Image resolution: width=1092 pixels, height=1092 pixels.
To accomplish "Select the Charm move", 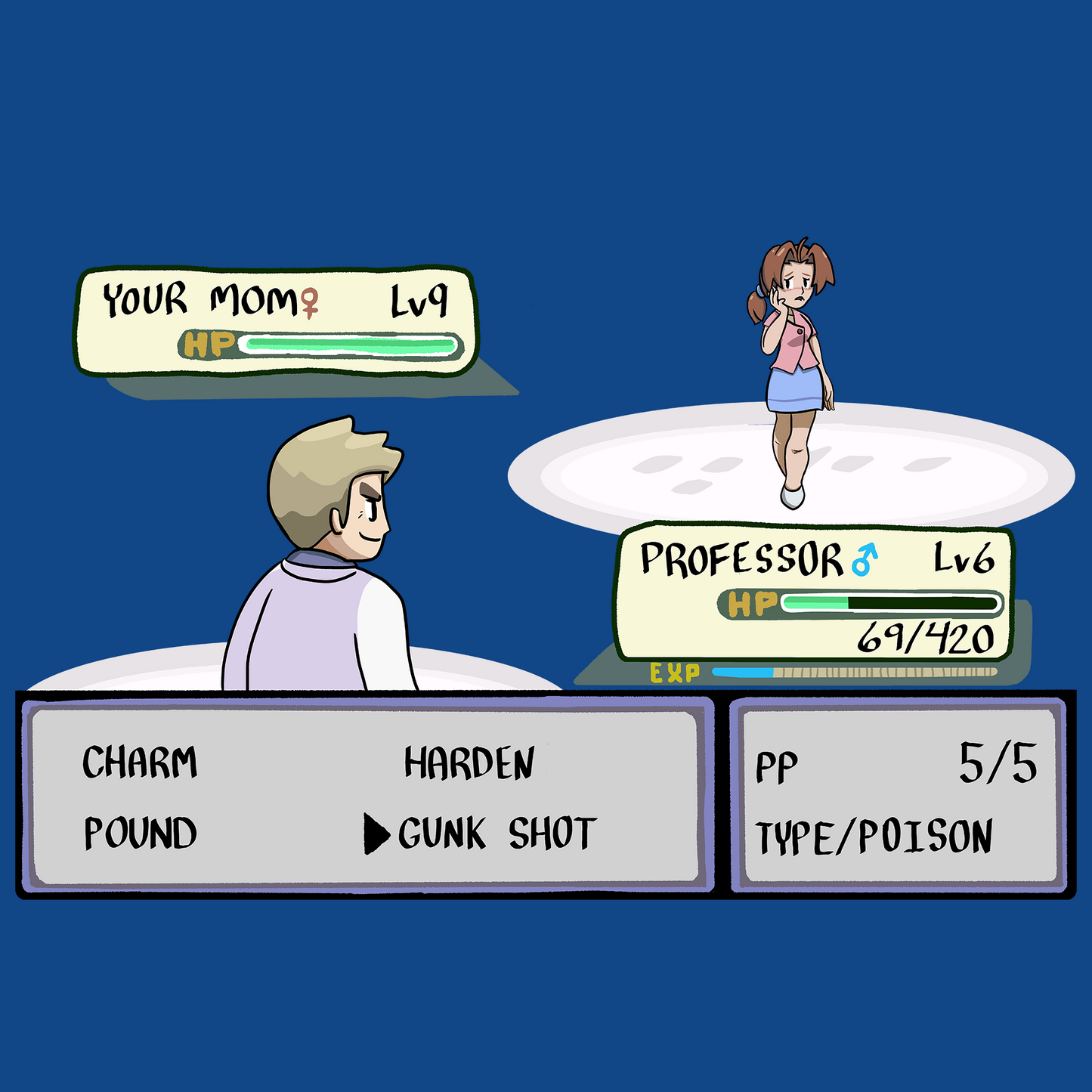I will tap(140, 762).
